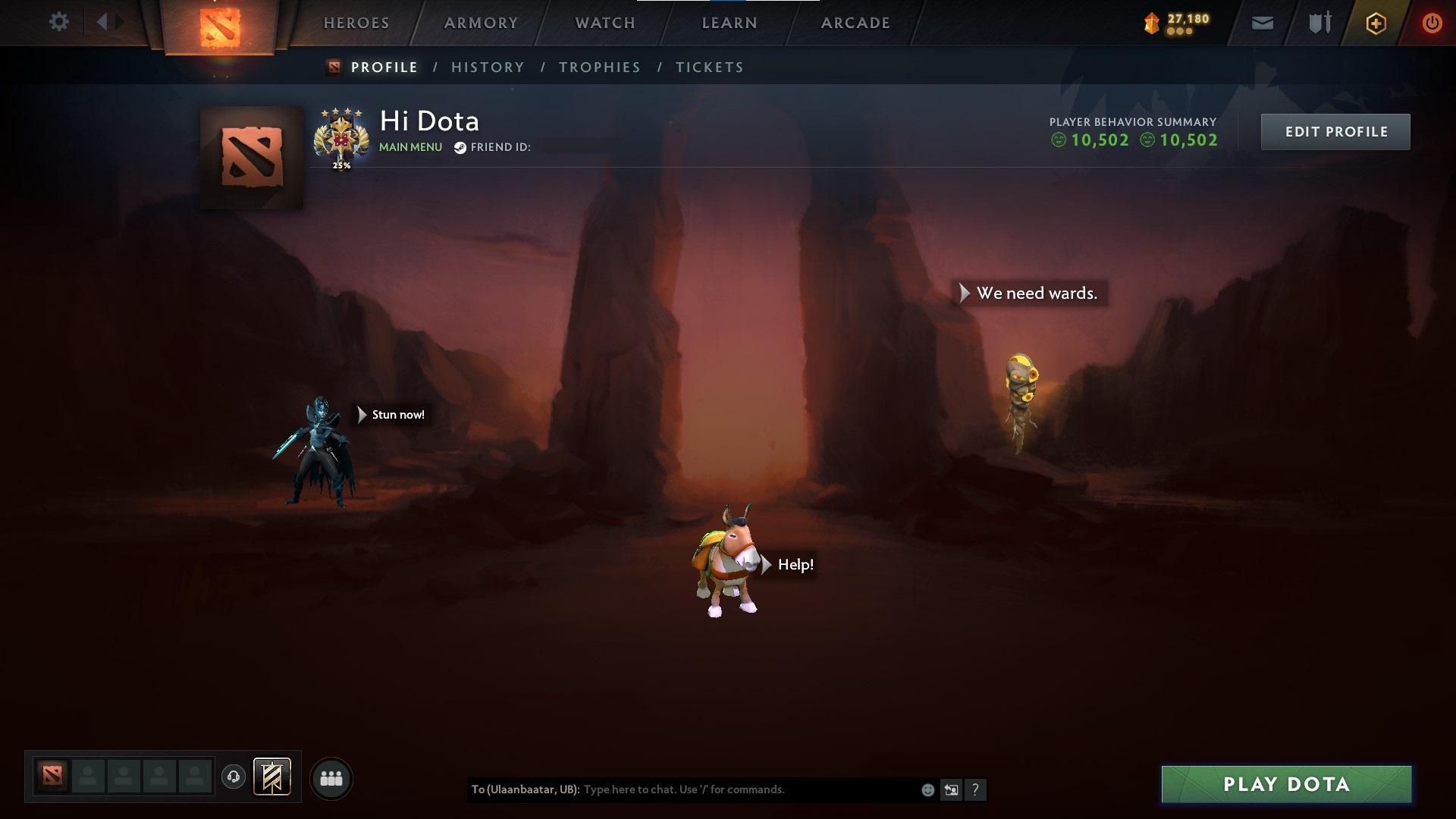Screen dimensions: 1456x819
Task: Click the red power button
Action: (x=1431, y=22)
